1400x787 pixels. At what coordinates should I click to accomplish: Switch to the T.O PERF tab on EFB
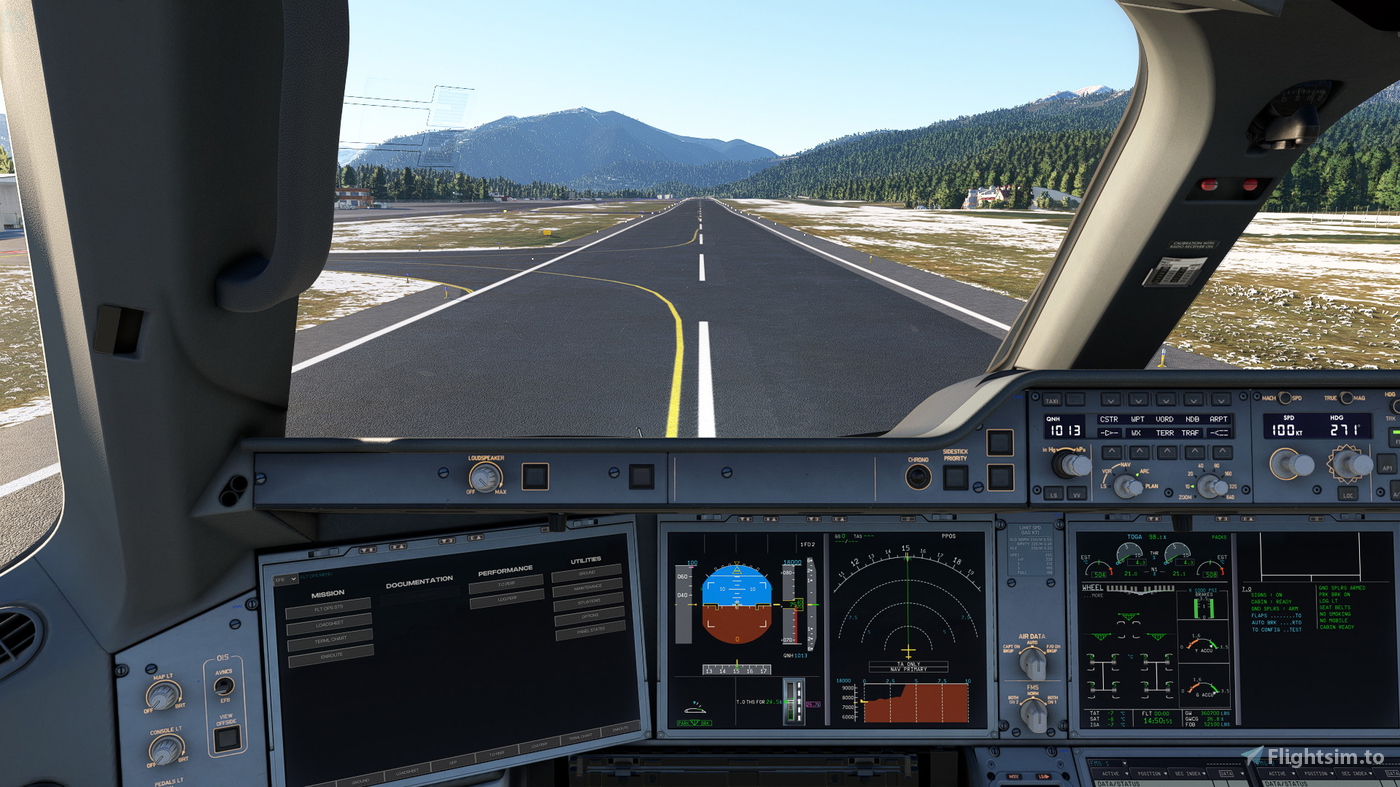506,583
